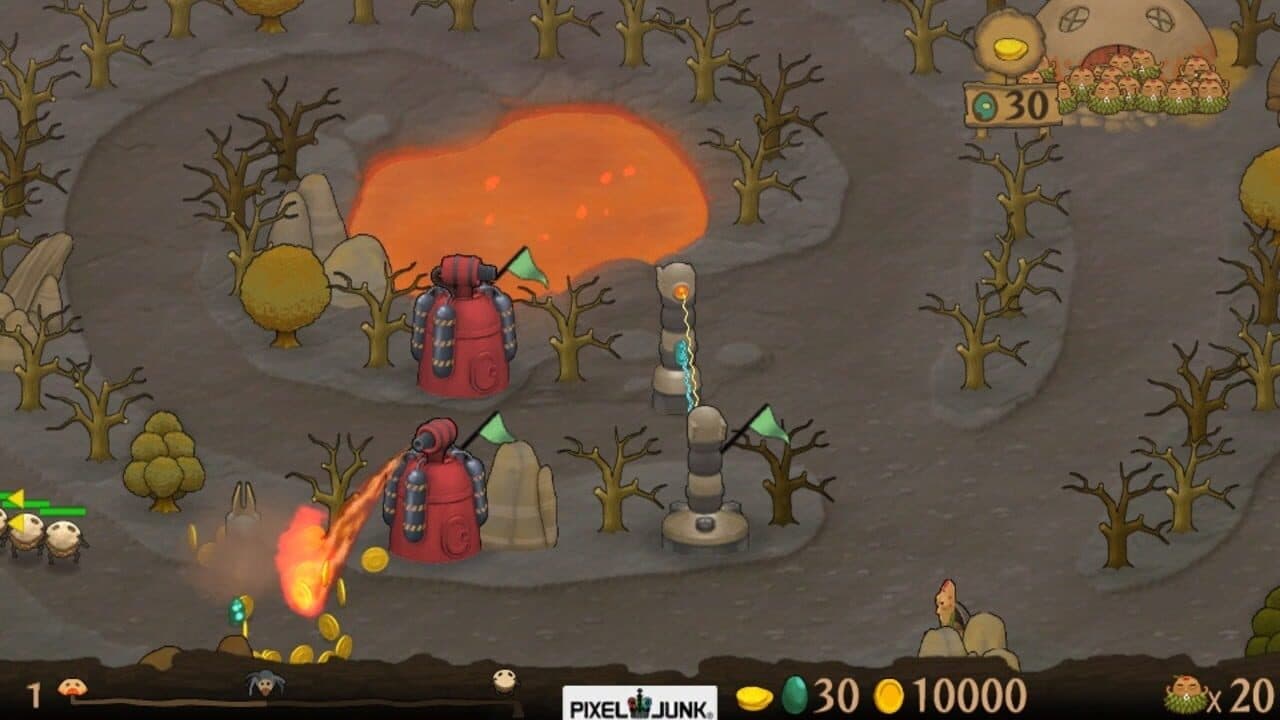Click the gold nugget atop the base sign
The image size is (1280, 720).
1010,48
